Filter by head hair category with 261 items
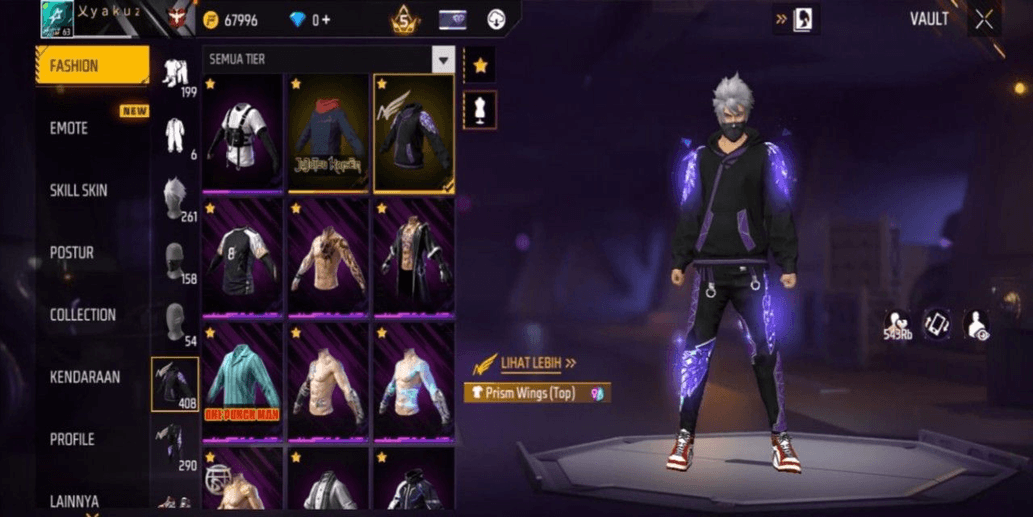The height and width of the screenshot is (517, 1033). click(x=176, y=198)
